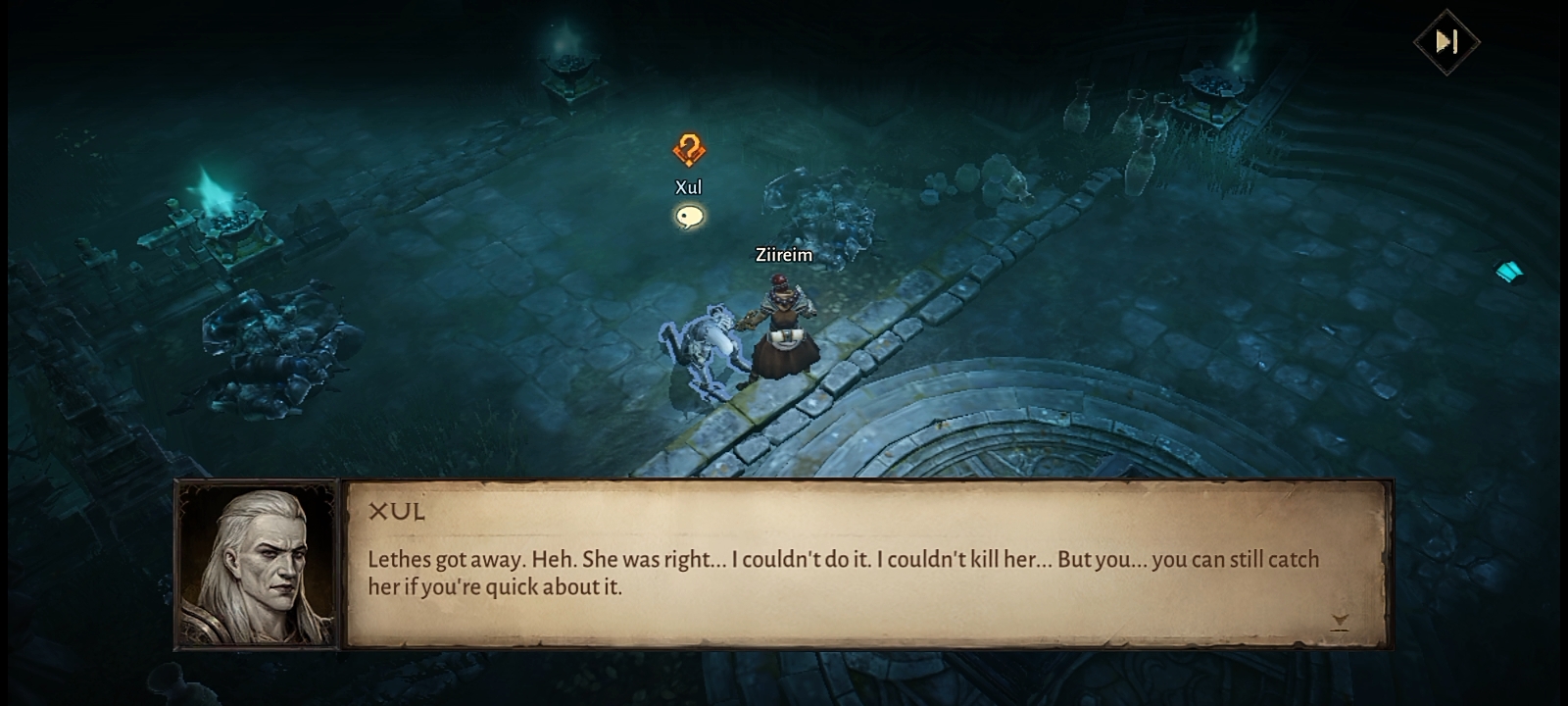Advance Xul's dialogue with the arrow indicator

pyautogui.click(x=1340, y=621)
